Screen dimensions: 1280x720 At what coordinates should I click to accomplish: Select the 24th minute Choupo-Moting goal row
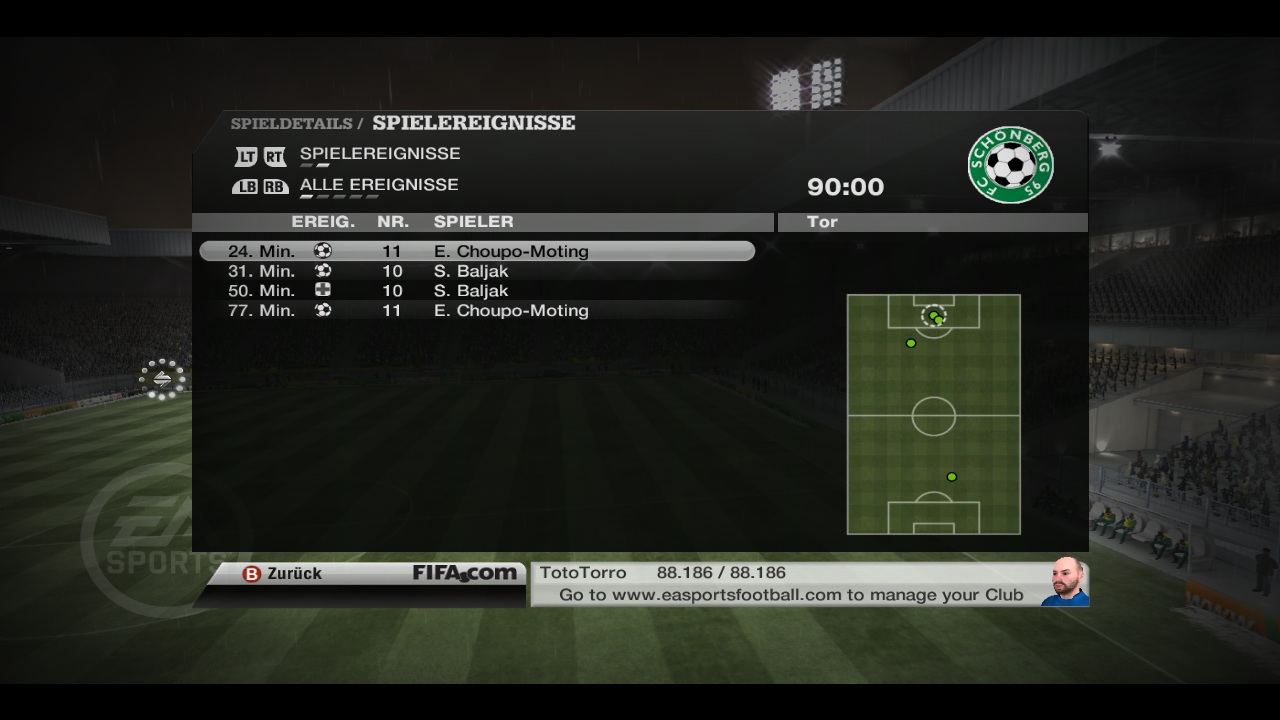coord(477,251)
